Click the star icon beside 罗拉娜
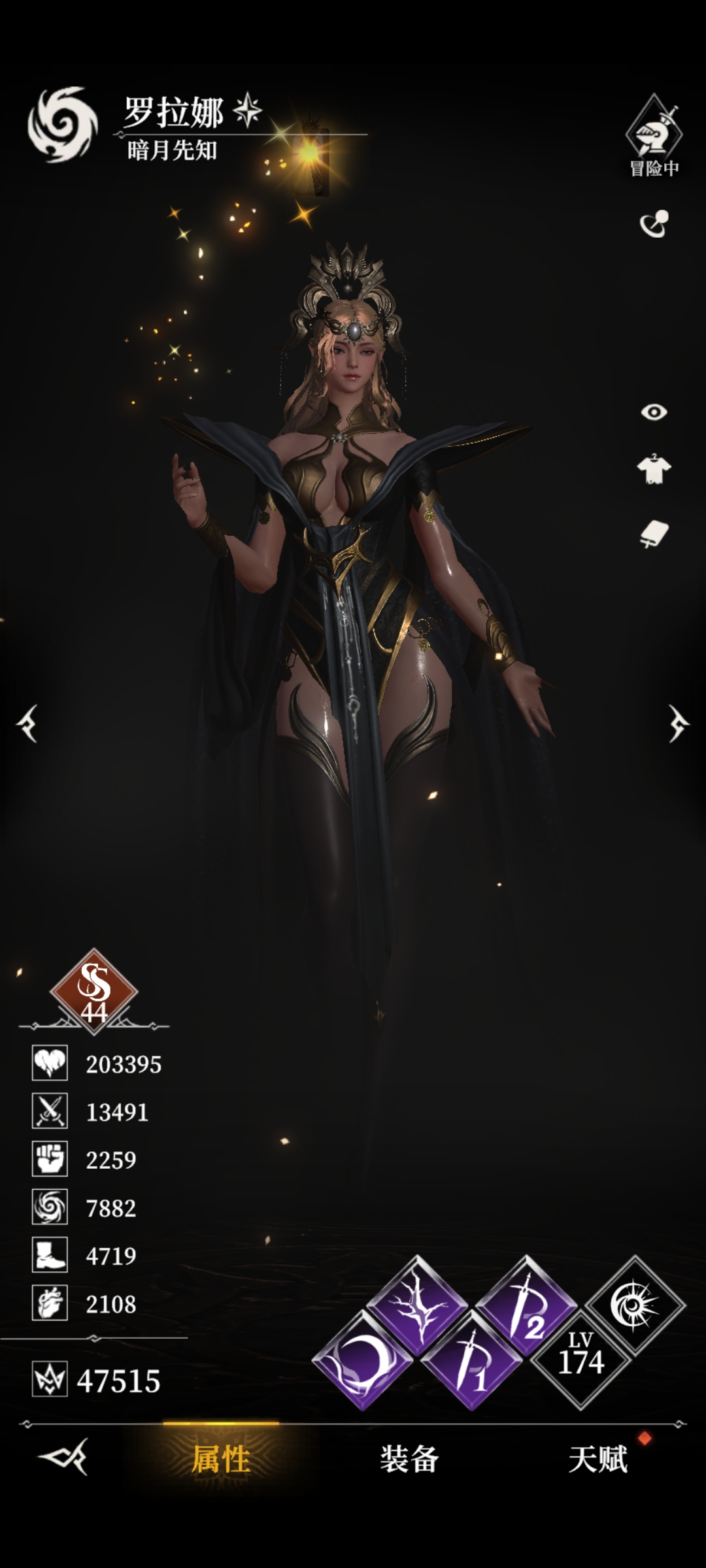The width and height of the screenshot is (706, 1568). pyautogui.click(x=248, y=110)
